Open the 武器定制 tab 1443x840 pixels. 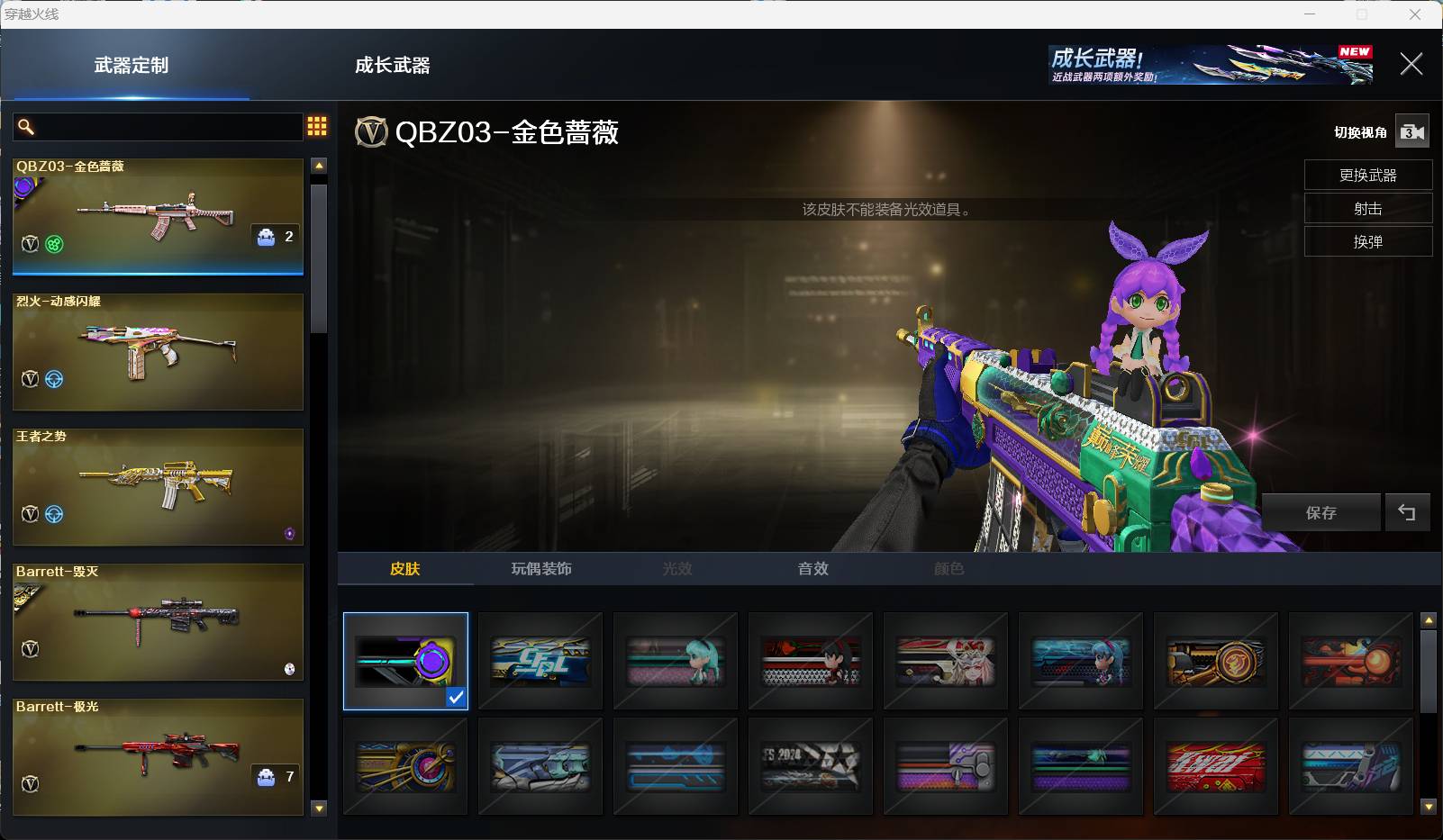pos(132,65)
